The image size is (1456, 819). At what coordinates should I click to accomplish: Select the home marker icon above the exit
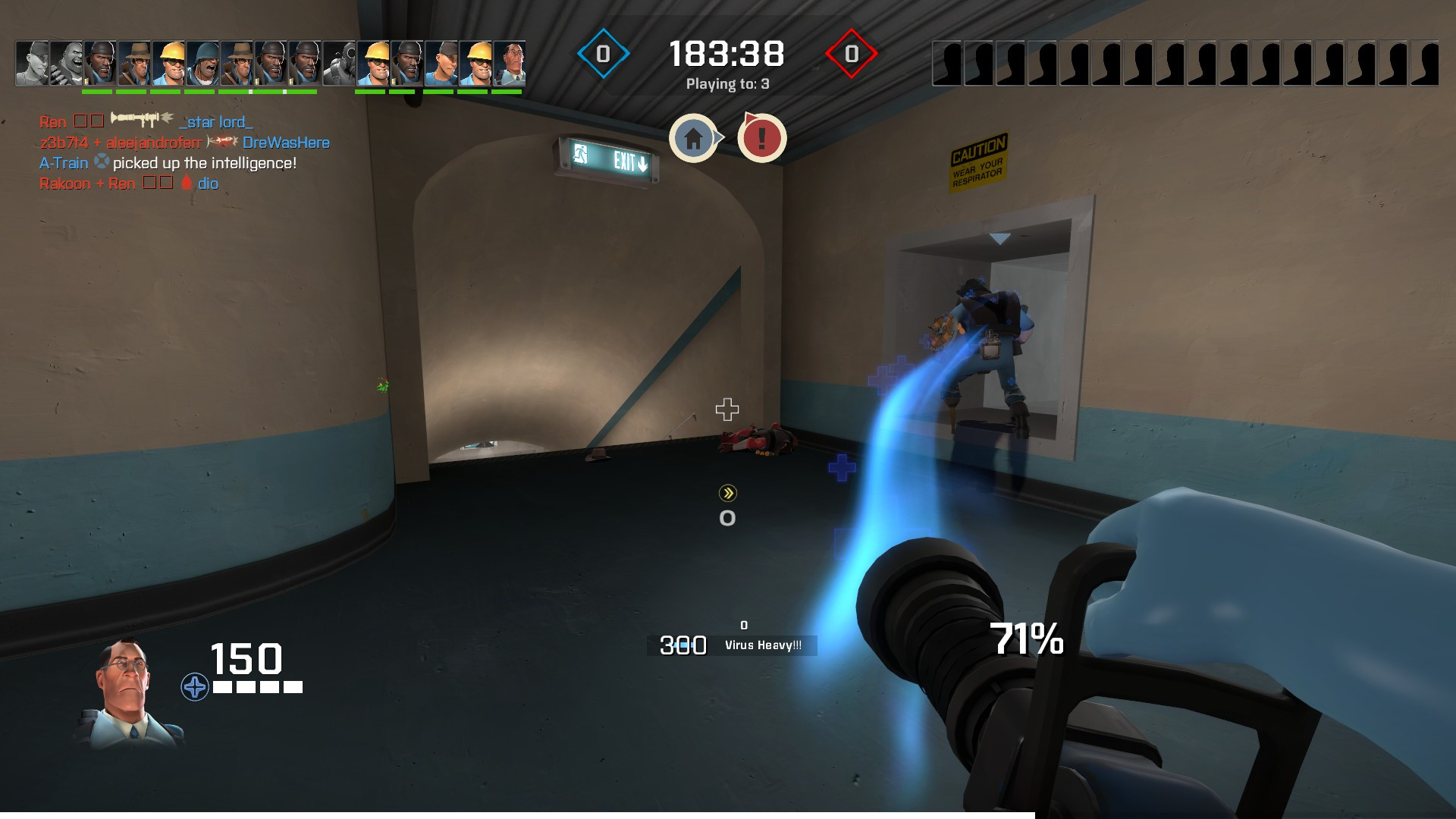point(692,138)
